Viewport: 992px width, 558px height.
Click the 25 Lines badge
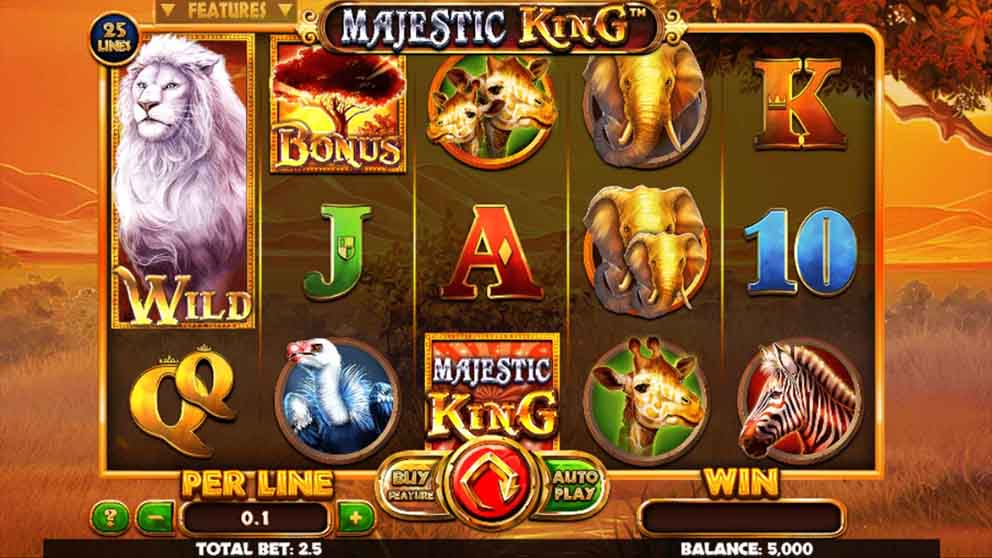[117, 37]
